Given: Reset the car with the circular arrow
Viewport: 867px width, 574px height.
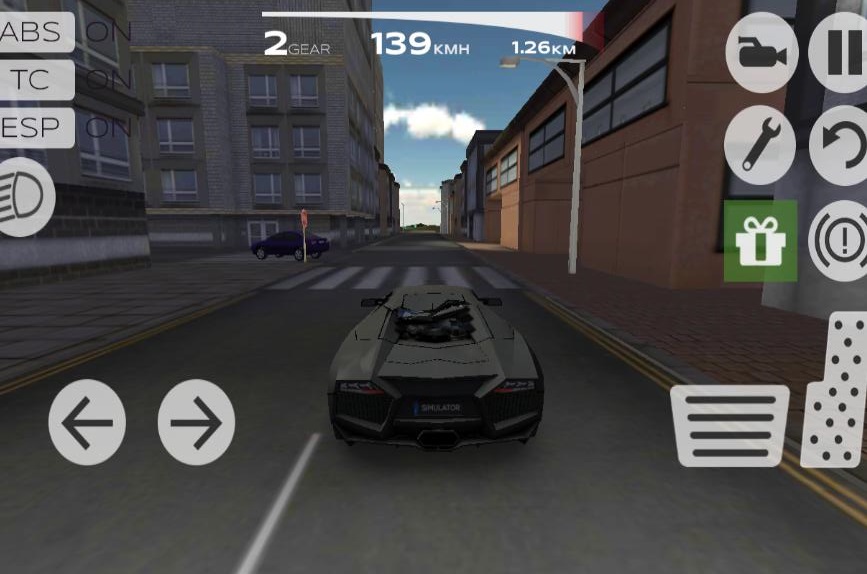Looking at the screenshot, I should (x=840, y=145).
